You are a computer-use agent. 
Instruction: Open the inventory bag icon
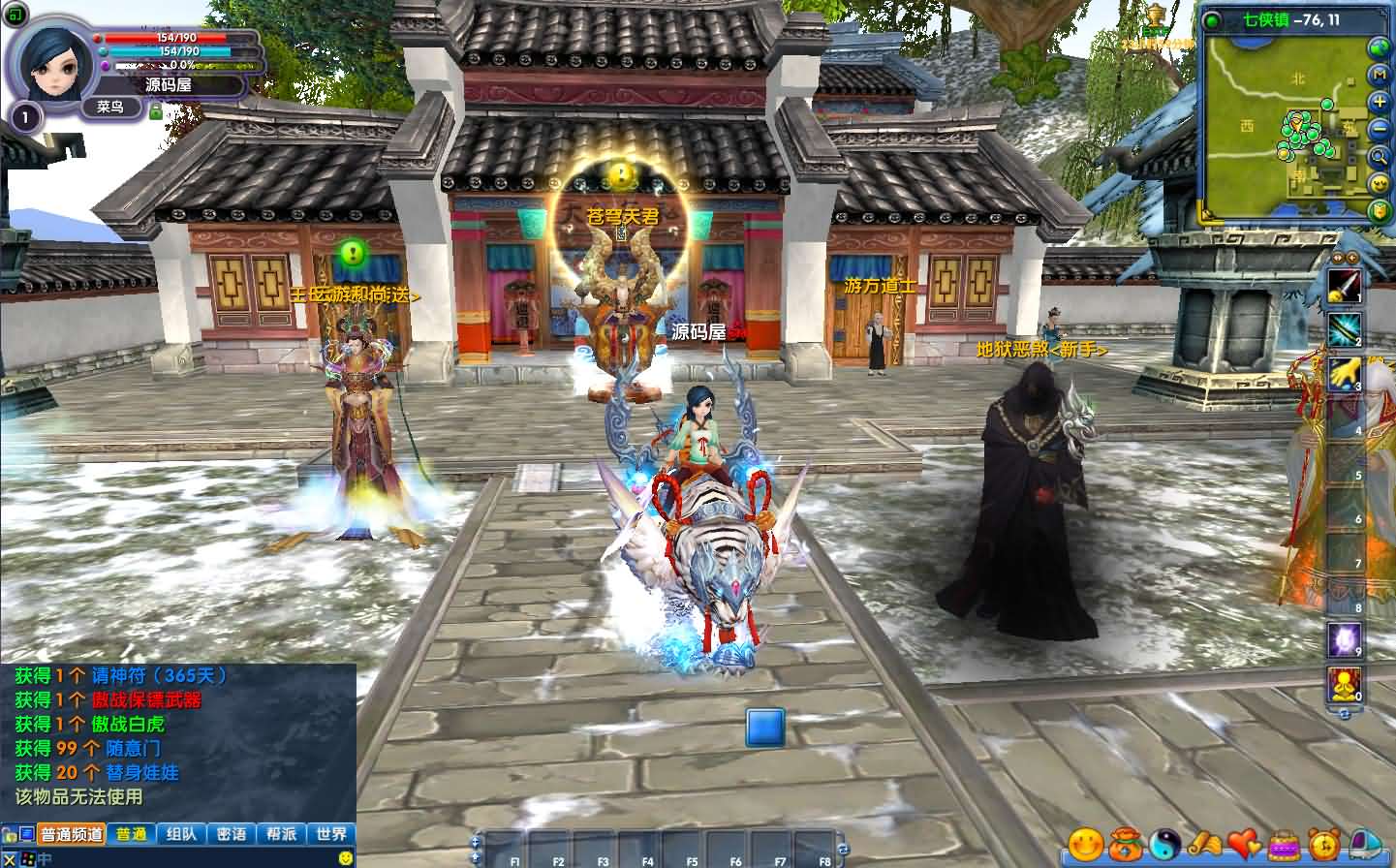1125,845
